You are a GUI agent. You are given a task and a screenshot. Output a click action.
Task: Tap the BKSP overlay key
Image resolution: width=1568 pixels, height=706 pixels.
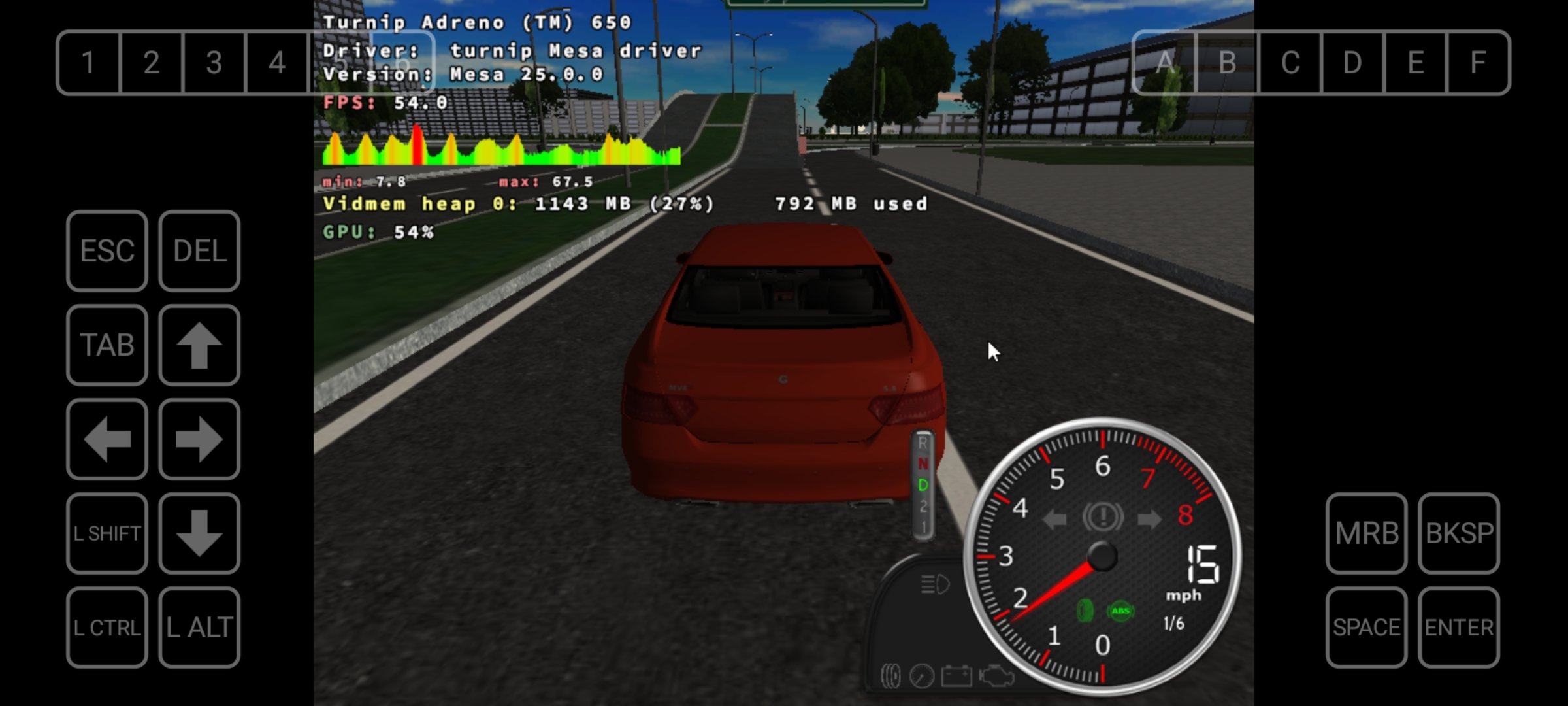(x=1459, y=533)
